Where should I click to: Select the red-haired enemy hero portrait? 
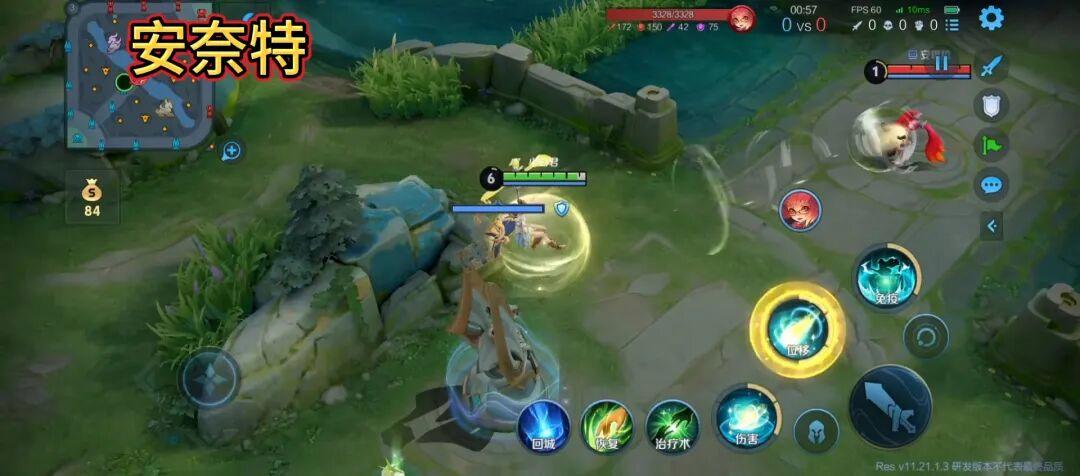coord(800,210)
